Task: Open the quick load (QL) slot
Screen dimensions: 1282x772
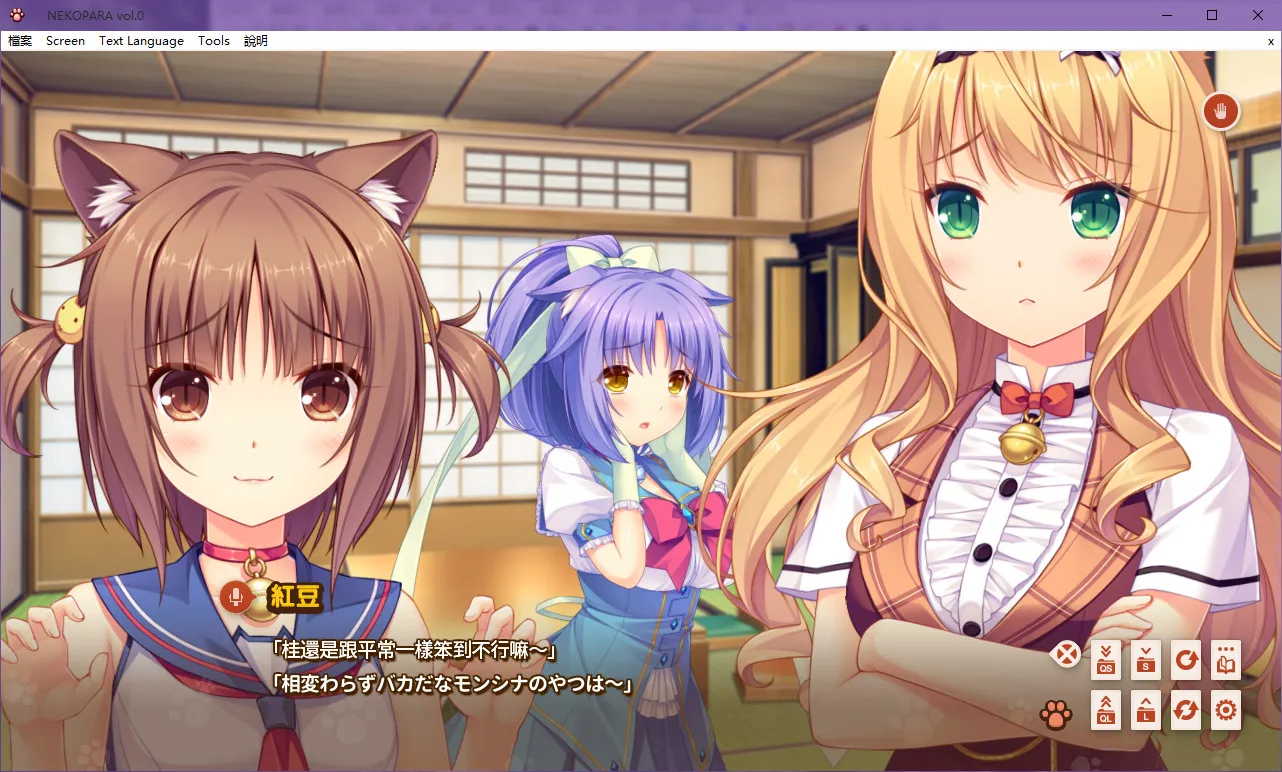Action: point(1105,711)
